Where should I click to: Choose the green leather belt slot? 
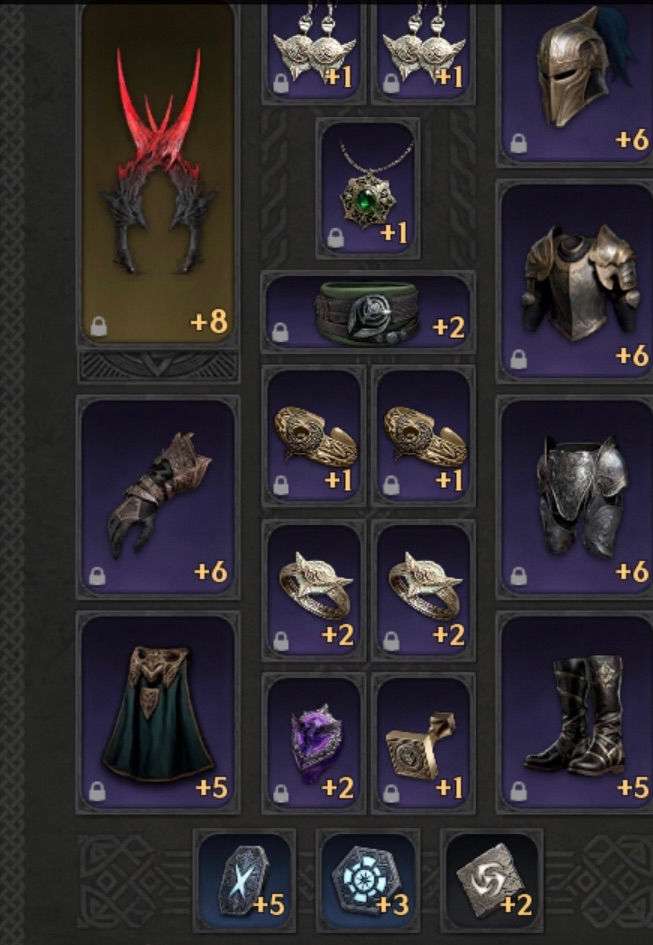tap(366, 311)
